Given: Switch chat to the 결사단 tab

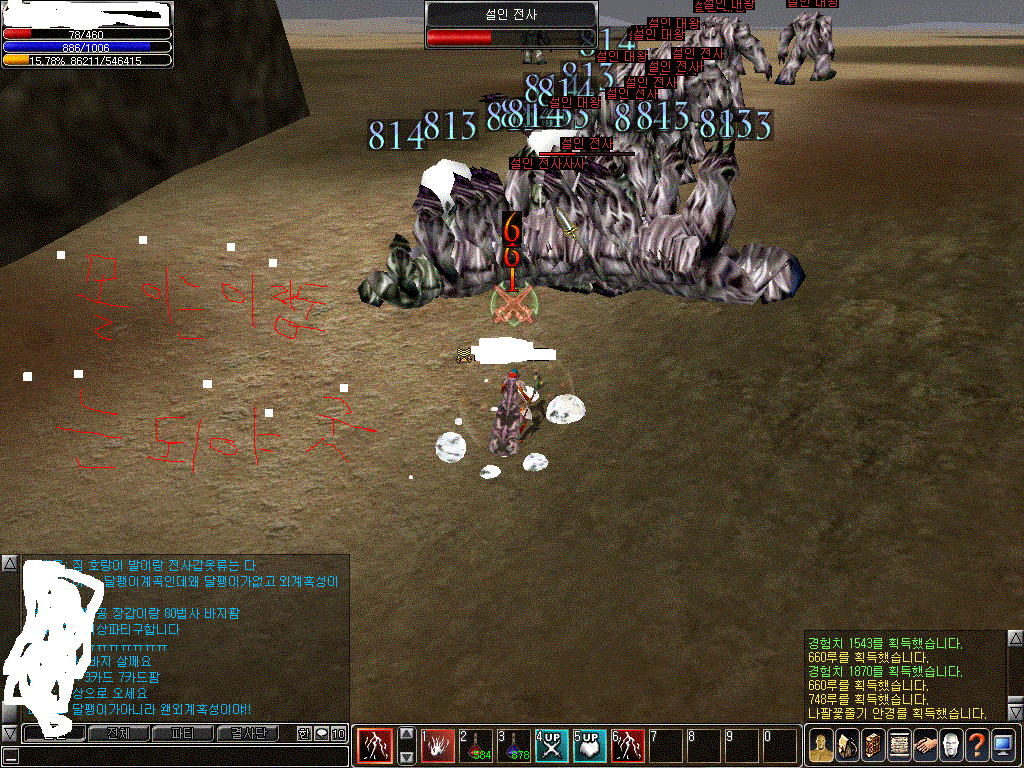Looking at the screenshot, I should coord(247,734).
